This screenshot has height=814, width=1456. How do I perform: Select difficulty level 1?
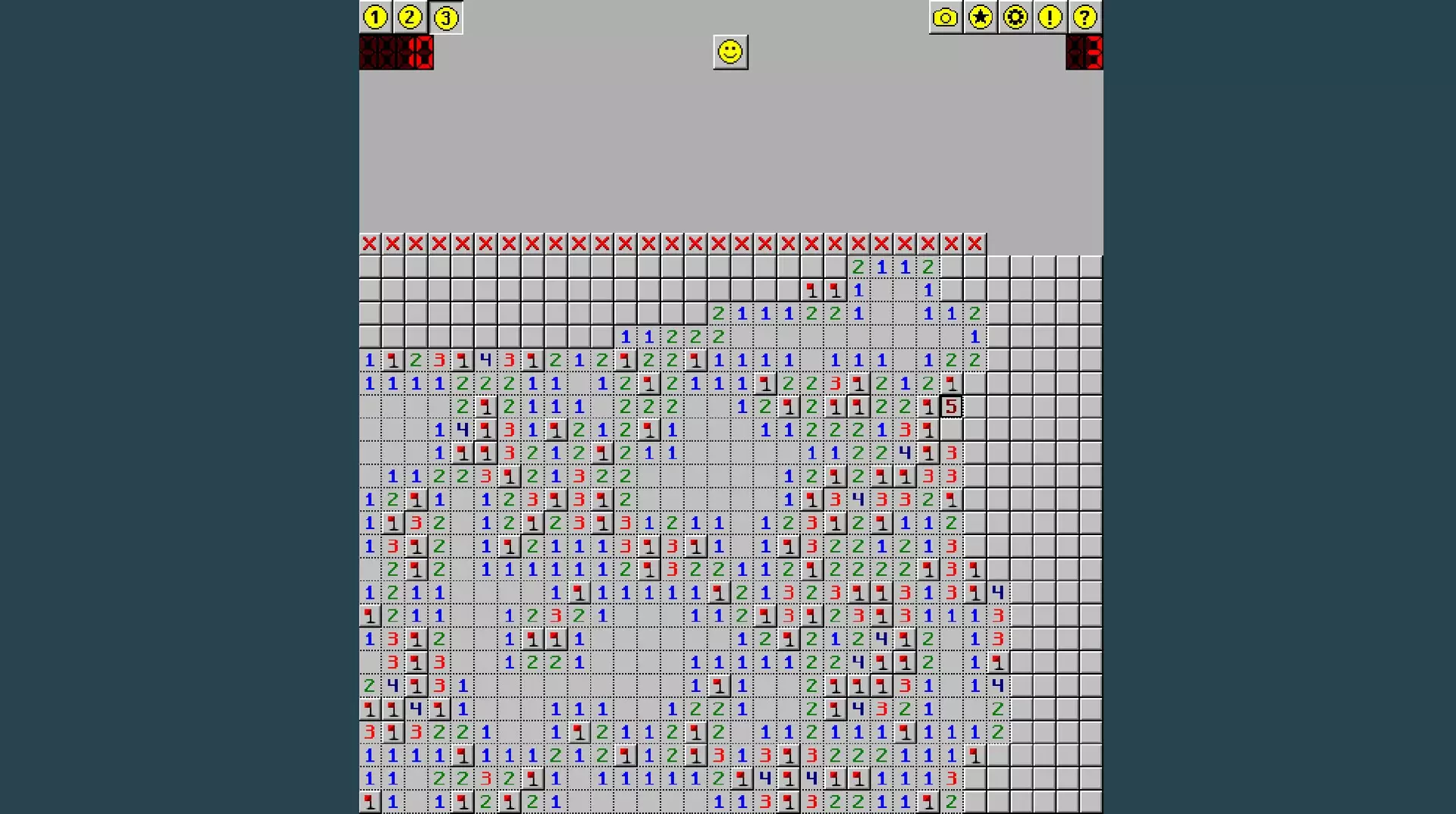click(375, 17)
